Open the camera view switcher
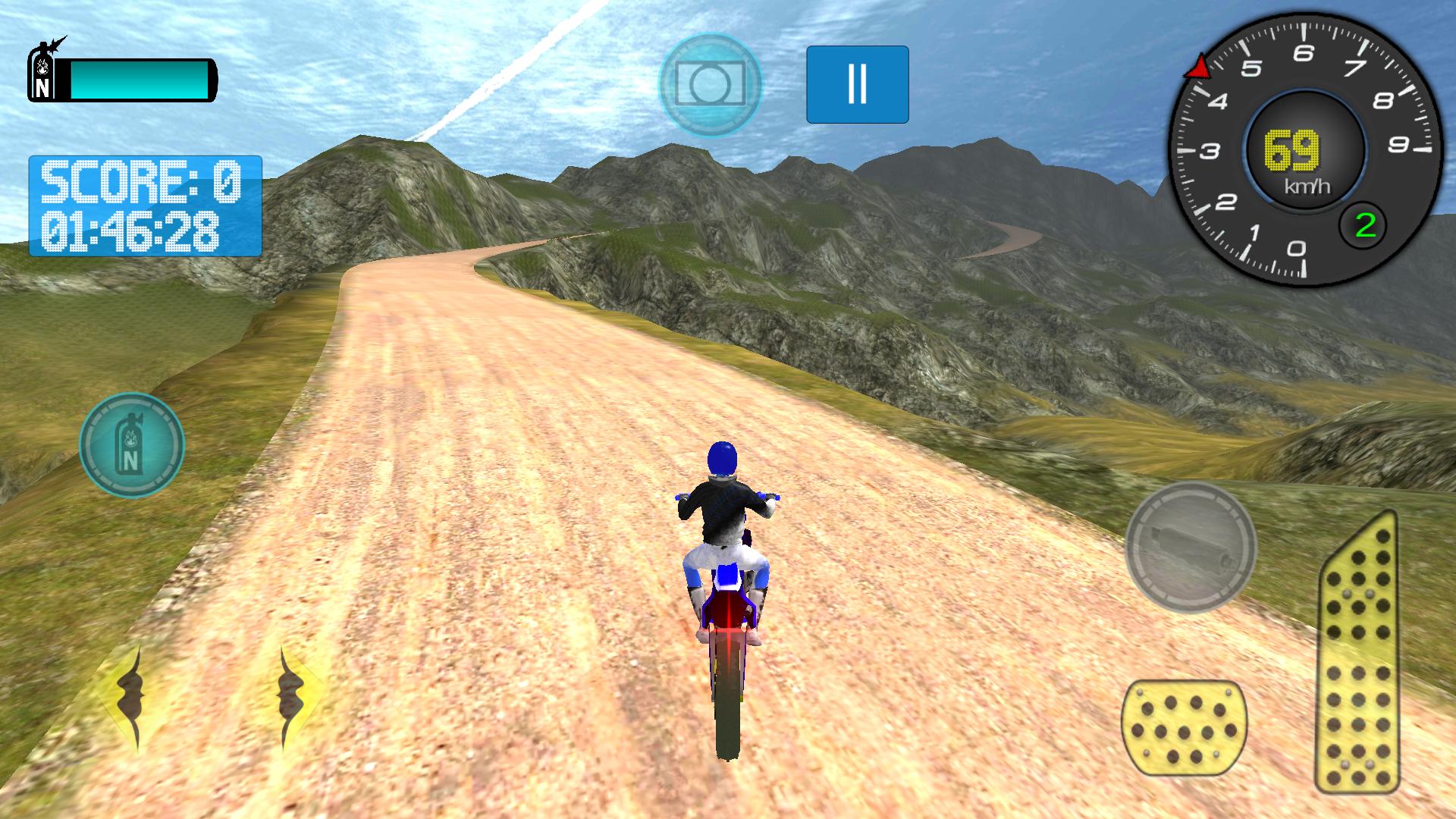Screen dimensions: 1456x819 pyautogui.click(x=714, y=83)
